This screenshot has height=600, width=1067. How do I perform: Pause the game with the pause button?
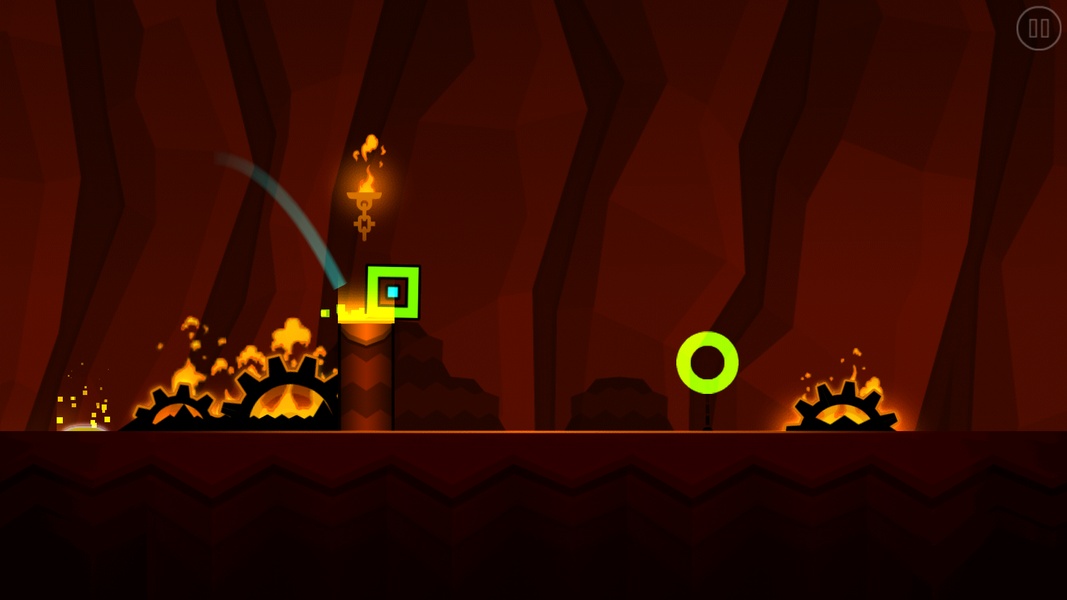(x=1038, y=28)
